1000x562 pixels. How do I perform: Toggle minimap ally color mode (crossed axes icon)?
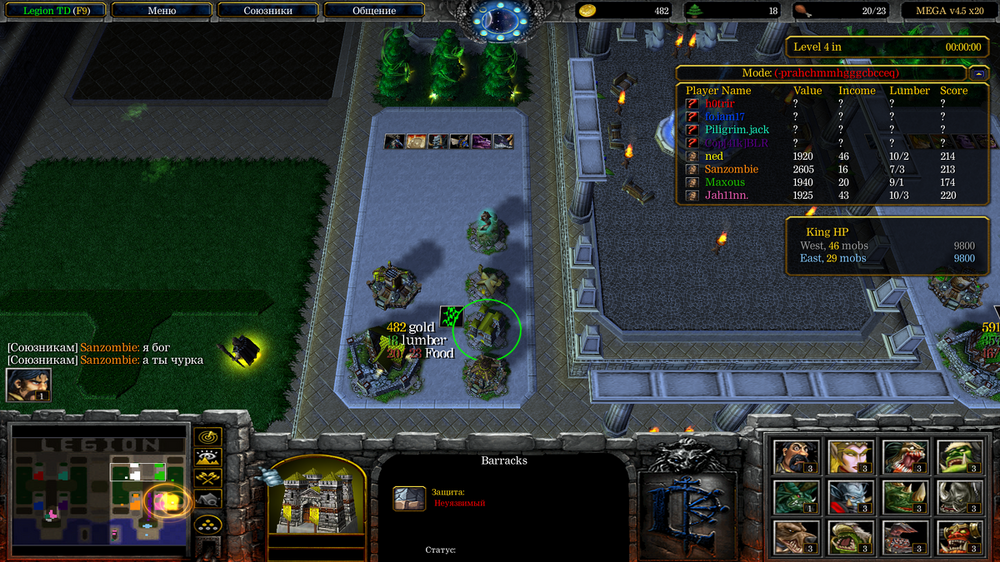coord(208,477)
